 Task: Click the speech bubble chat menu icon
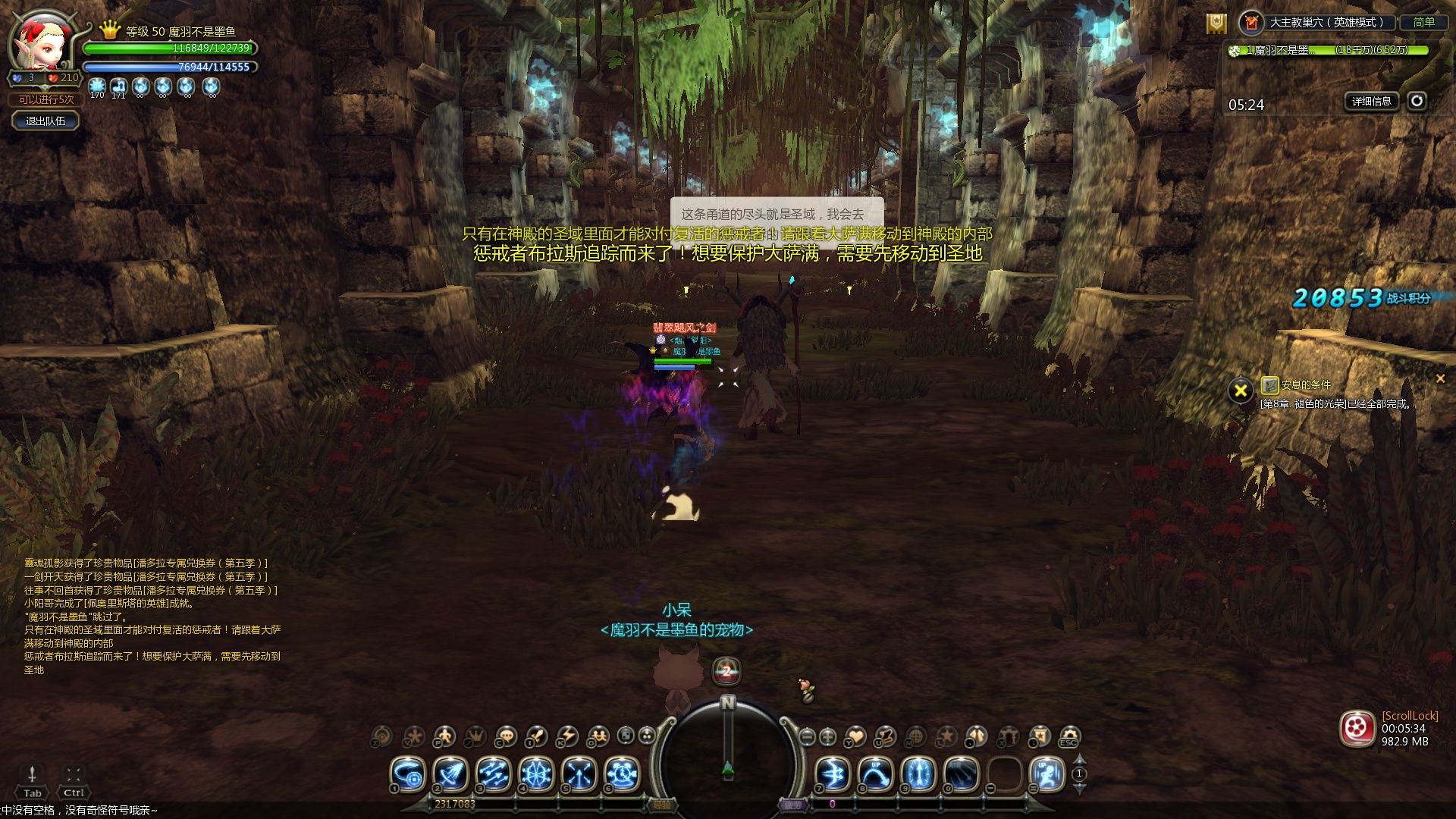(x=505, y=736)
